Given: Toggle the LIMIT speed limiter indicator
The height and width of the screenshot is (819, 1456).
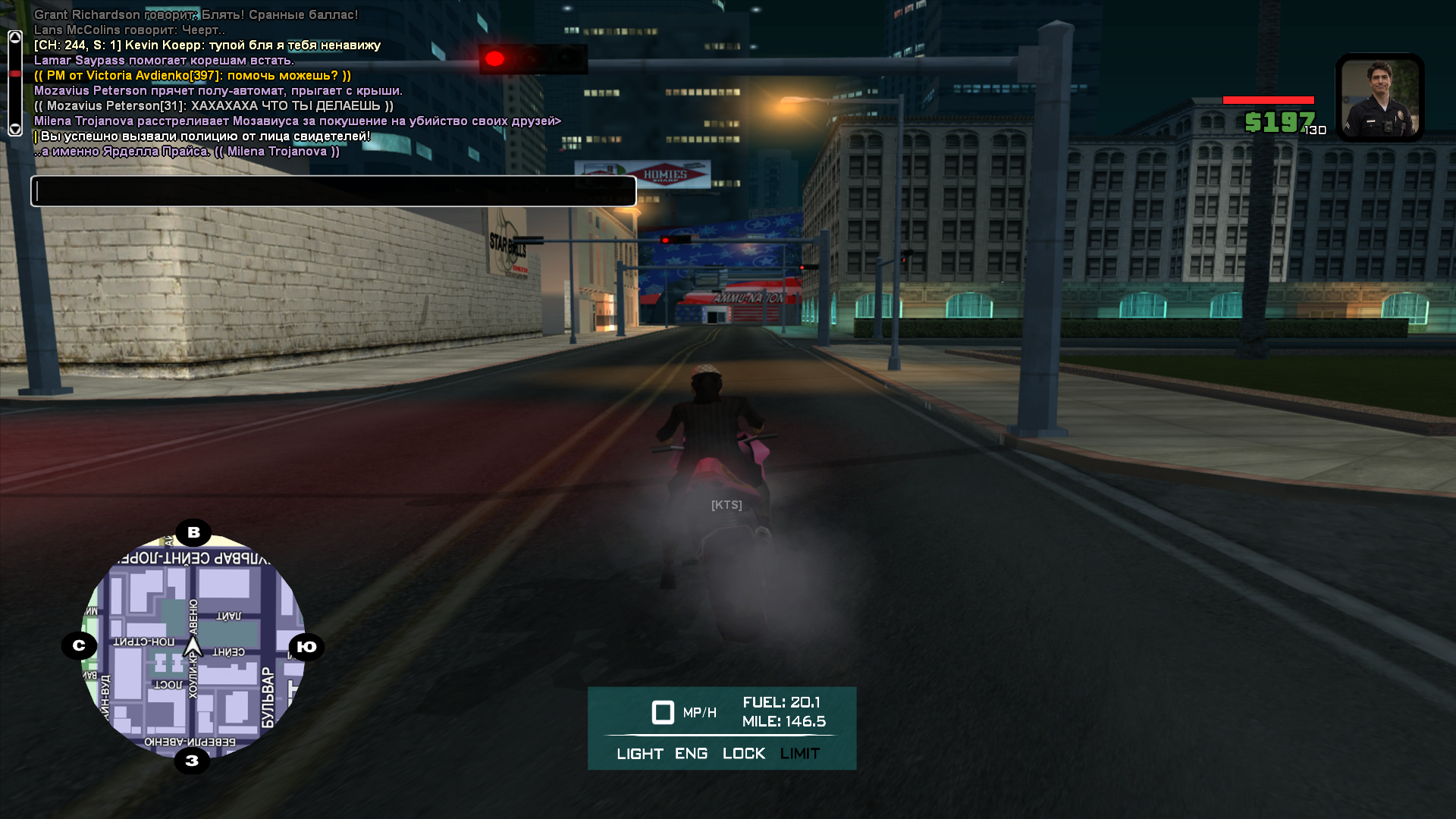Looking at the screenshot, I should pos(799,754).
